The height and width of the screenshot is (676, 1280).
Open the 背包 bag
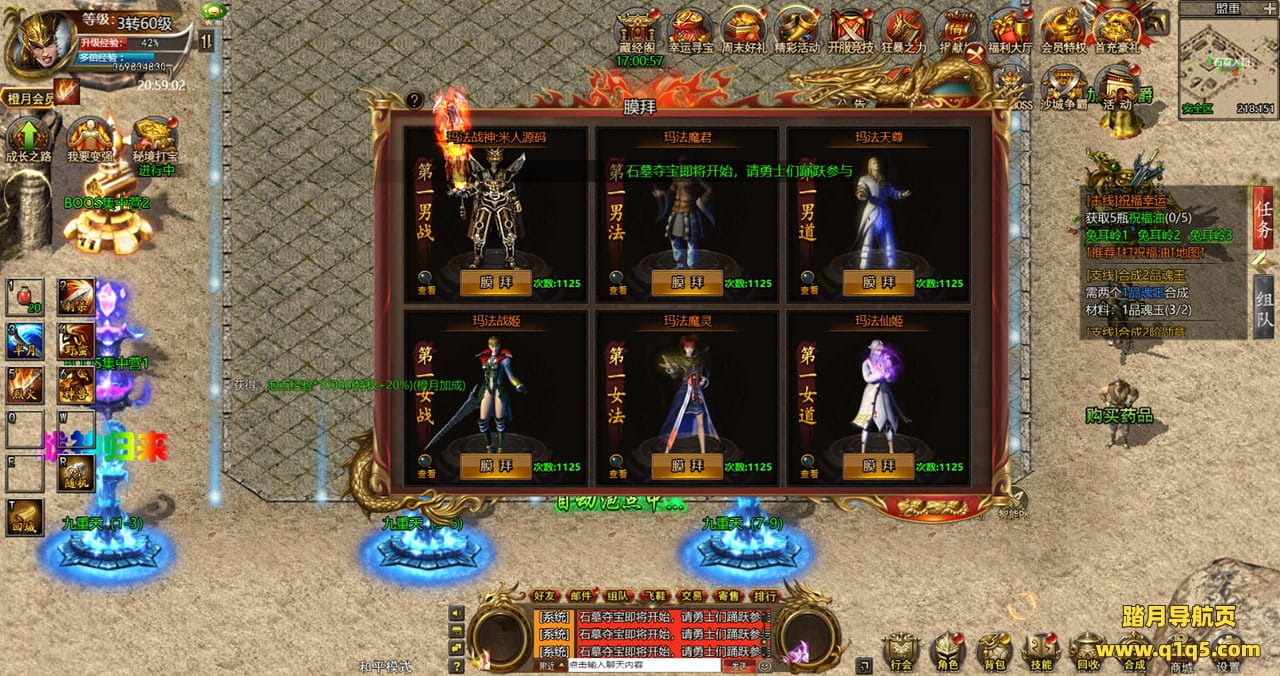coord(994,650)
